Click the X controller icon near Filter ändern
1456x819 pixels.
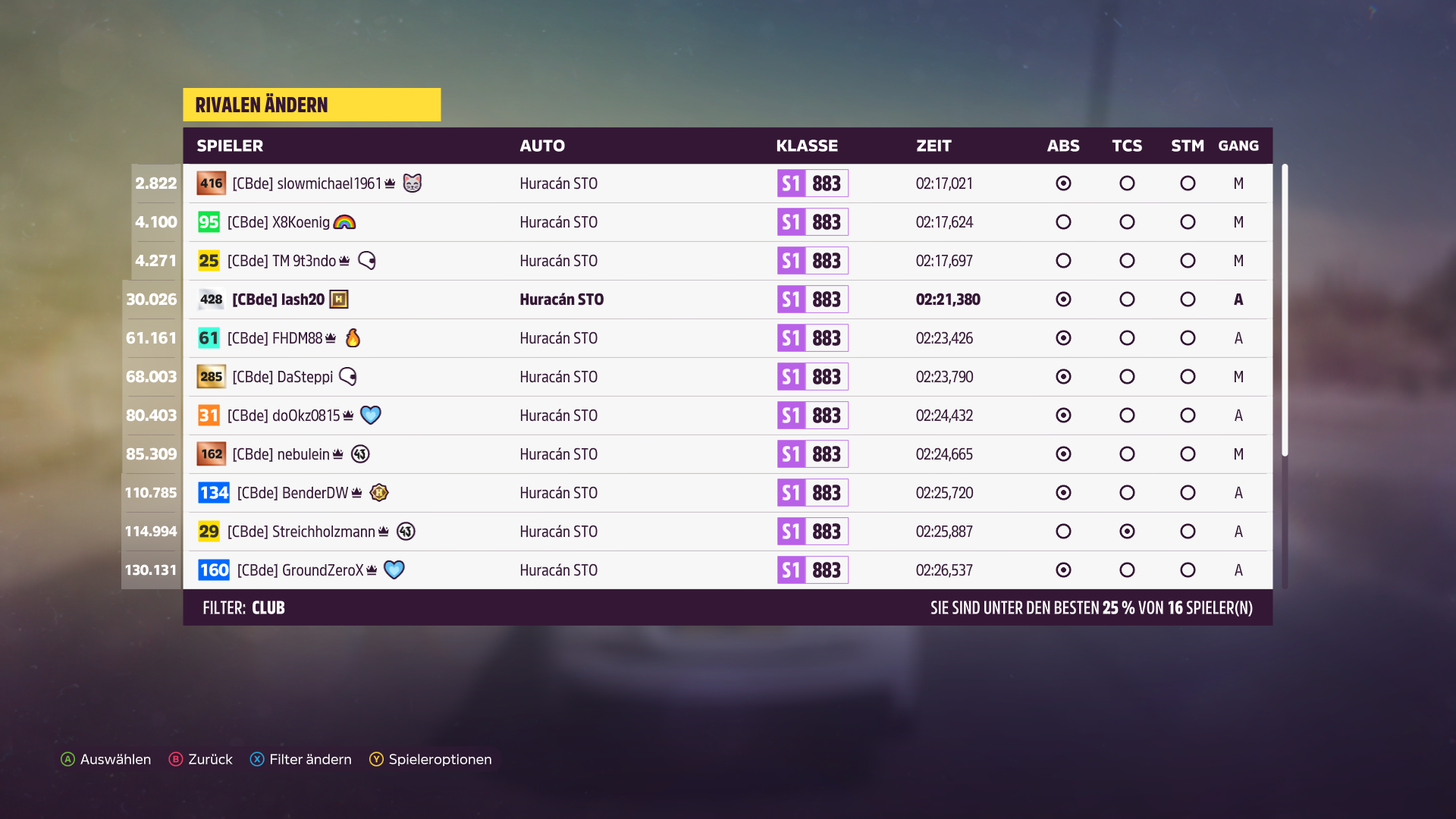pyautogui.click(x=257, y=759)
